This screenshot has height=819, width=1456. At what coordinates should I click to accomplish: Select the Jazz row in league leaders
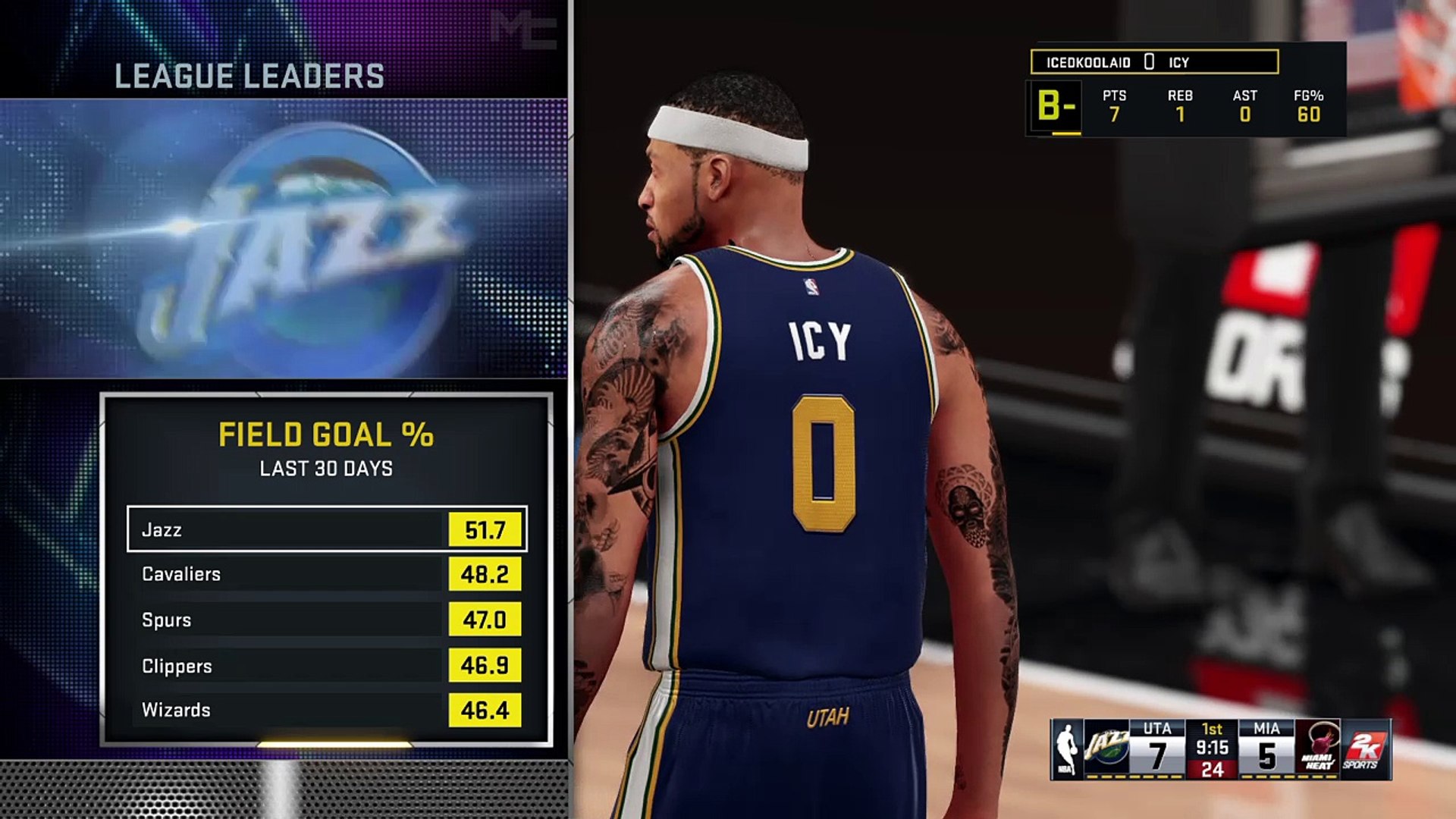(x=326, y=529)
